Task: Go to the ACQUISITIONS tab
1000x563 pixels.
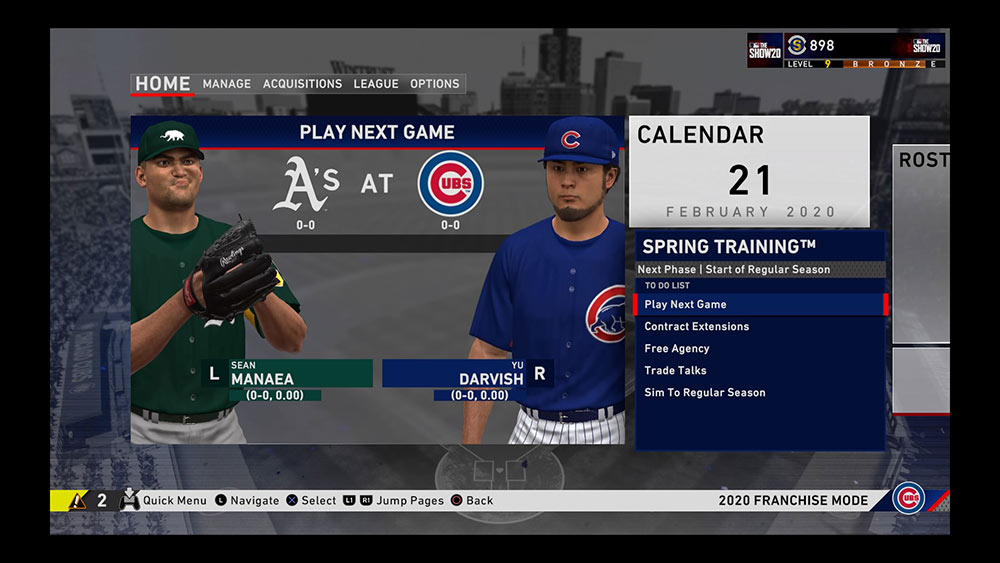Action: [x=302, y=84]
